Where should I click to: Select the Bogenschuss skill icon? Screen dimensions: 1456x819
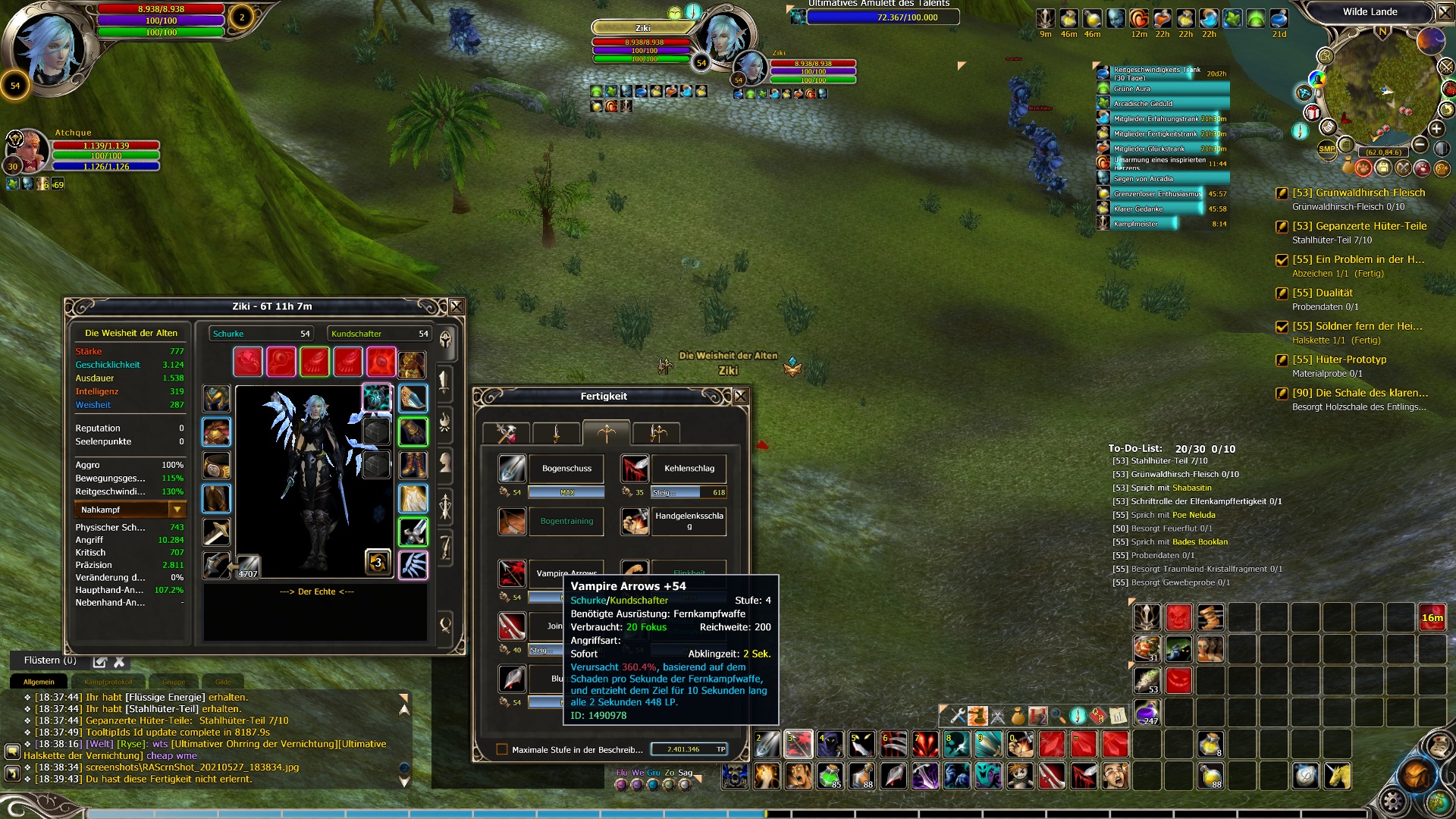pyautogui.click(x=512, y=469)
